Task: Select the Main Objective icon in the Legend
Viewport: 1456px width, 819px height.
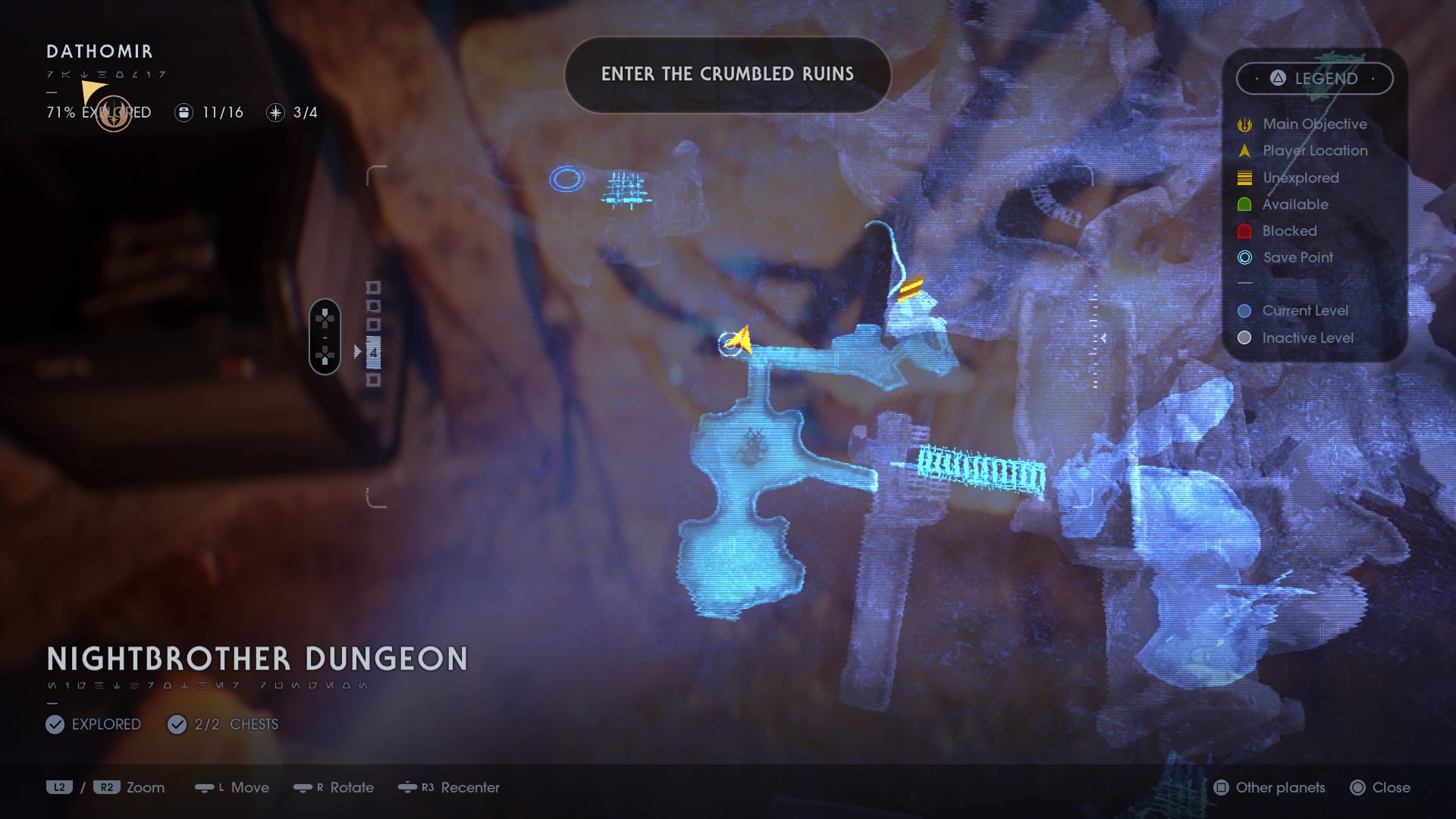Action: (x=1244, y=124)
